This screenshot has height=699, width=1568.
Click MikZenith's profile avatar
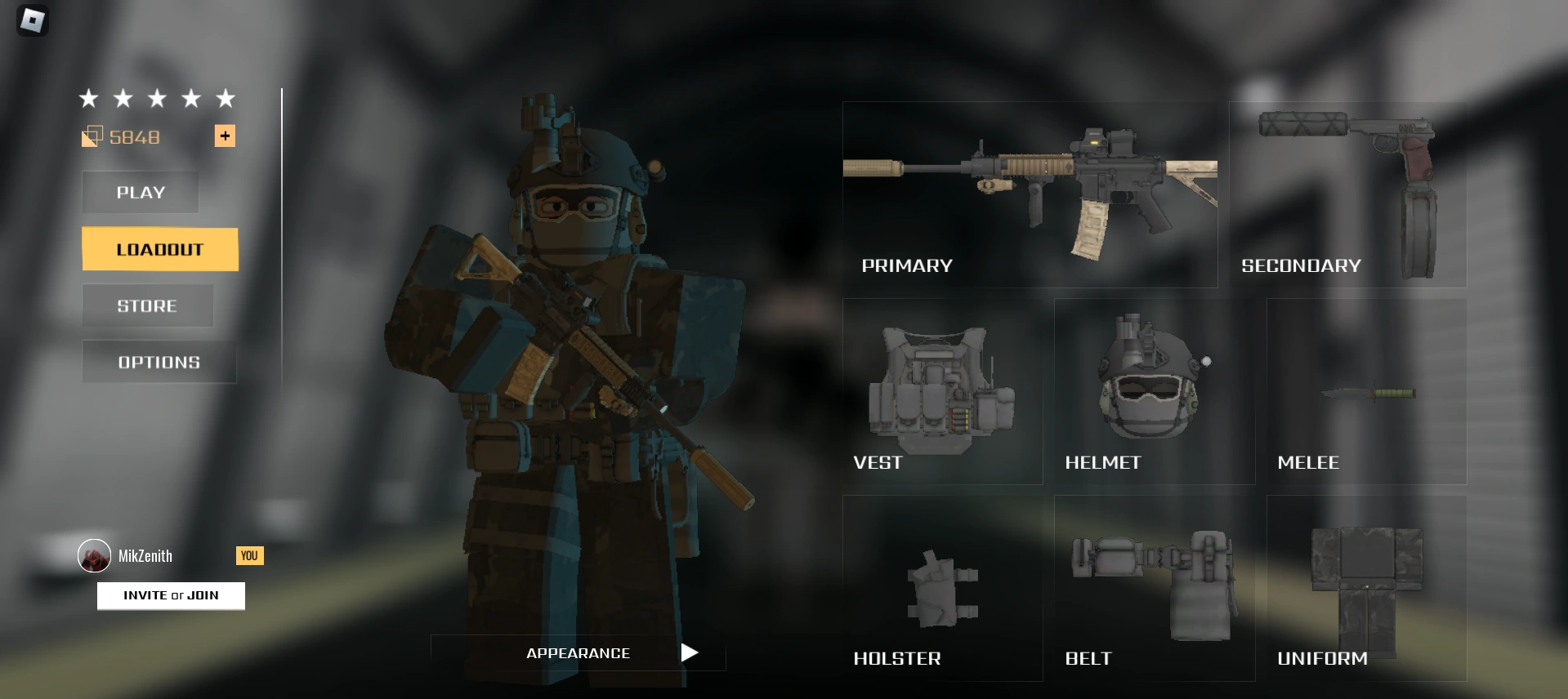click(x=96, y=556)
